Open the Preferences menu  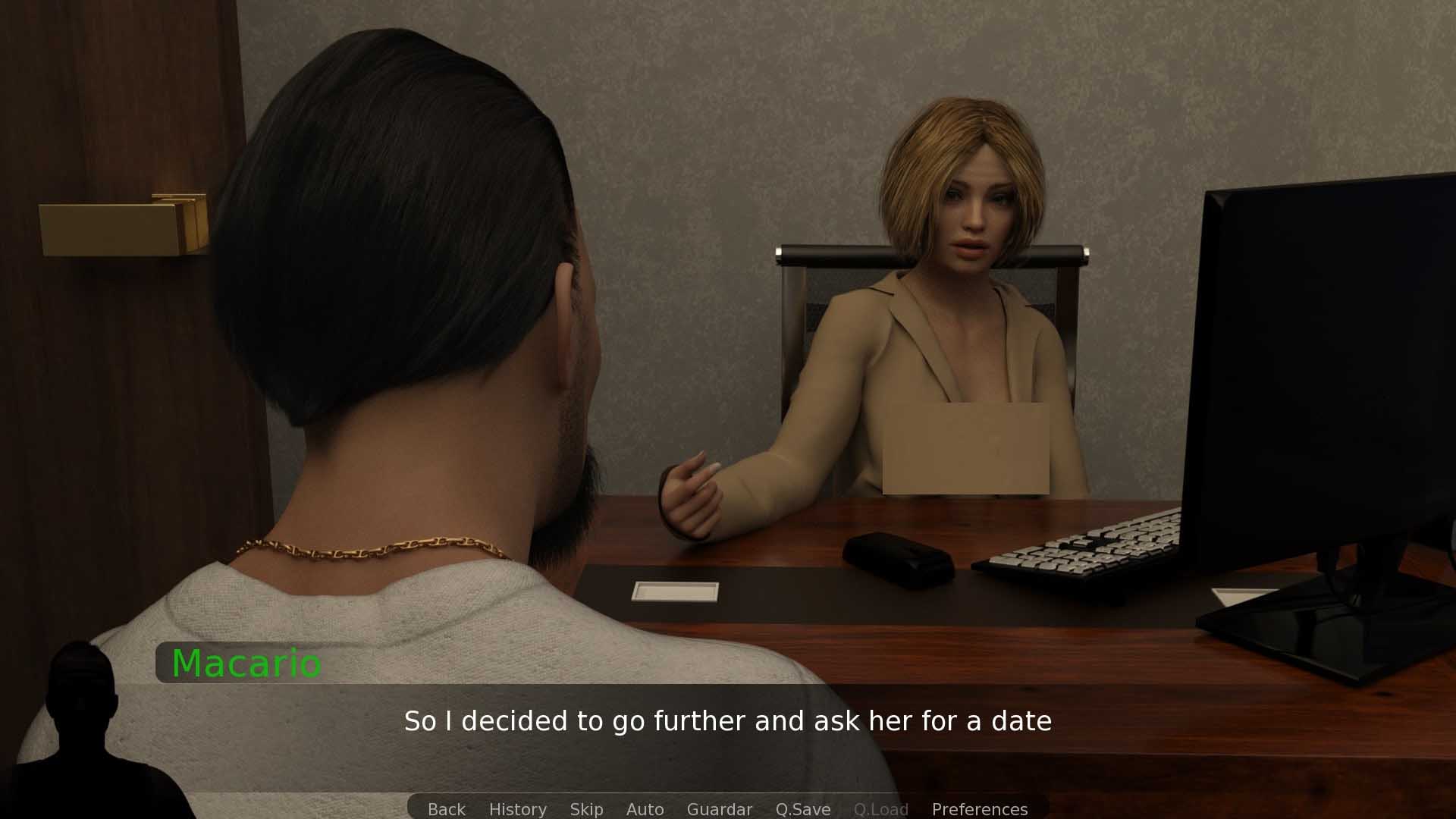(979, 809)
